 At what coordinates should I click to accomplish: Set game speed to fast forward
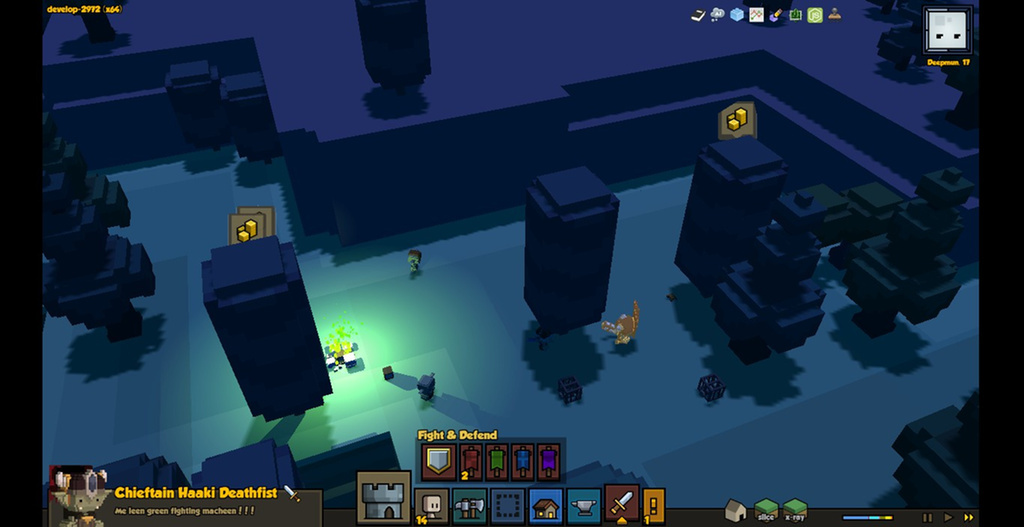pyautogui.click(x=967, y=517)
